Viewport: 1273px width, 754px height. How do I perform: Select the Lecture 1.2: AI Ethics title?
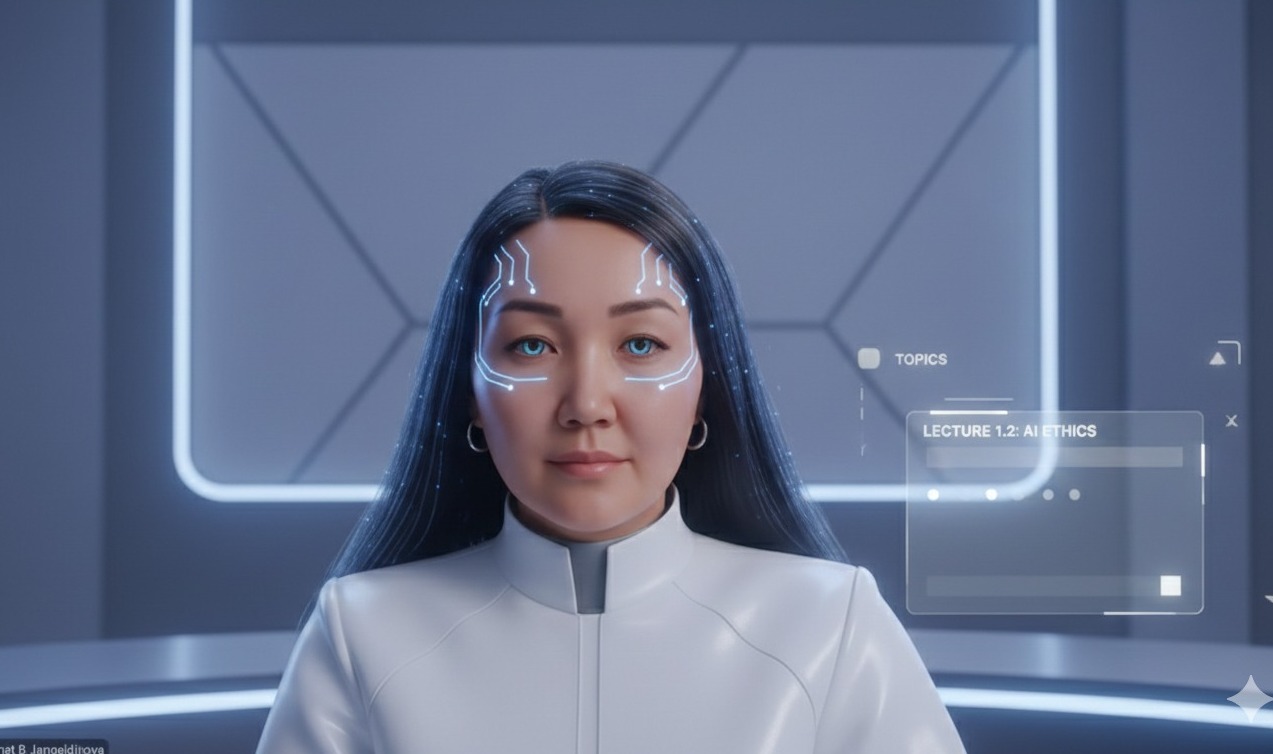click(1008, 431)
